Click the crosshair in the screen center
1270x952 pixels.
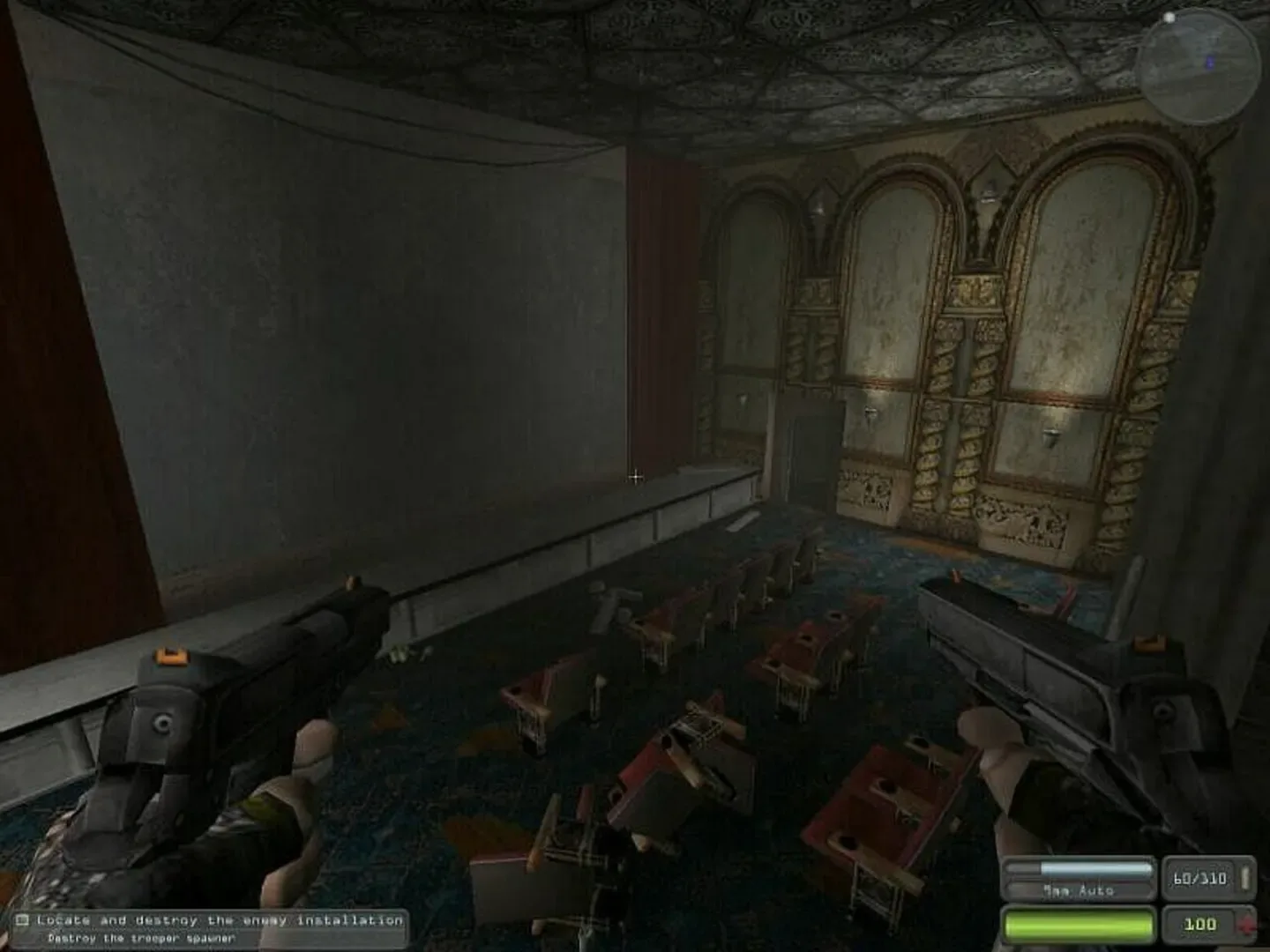(635, 476)
